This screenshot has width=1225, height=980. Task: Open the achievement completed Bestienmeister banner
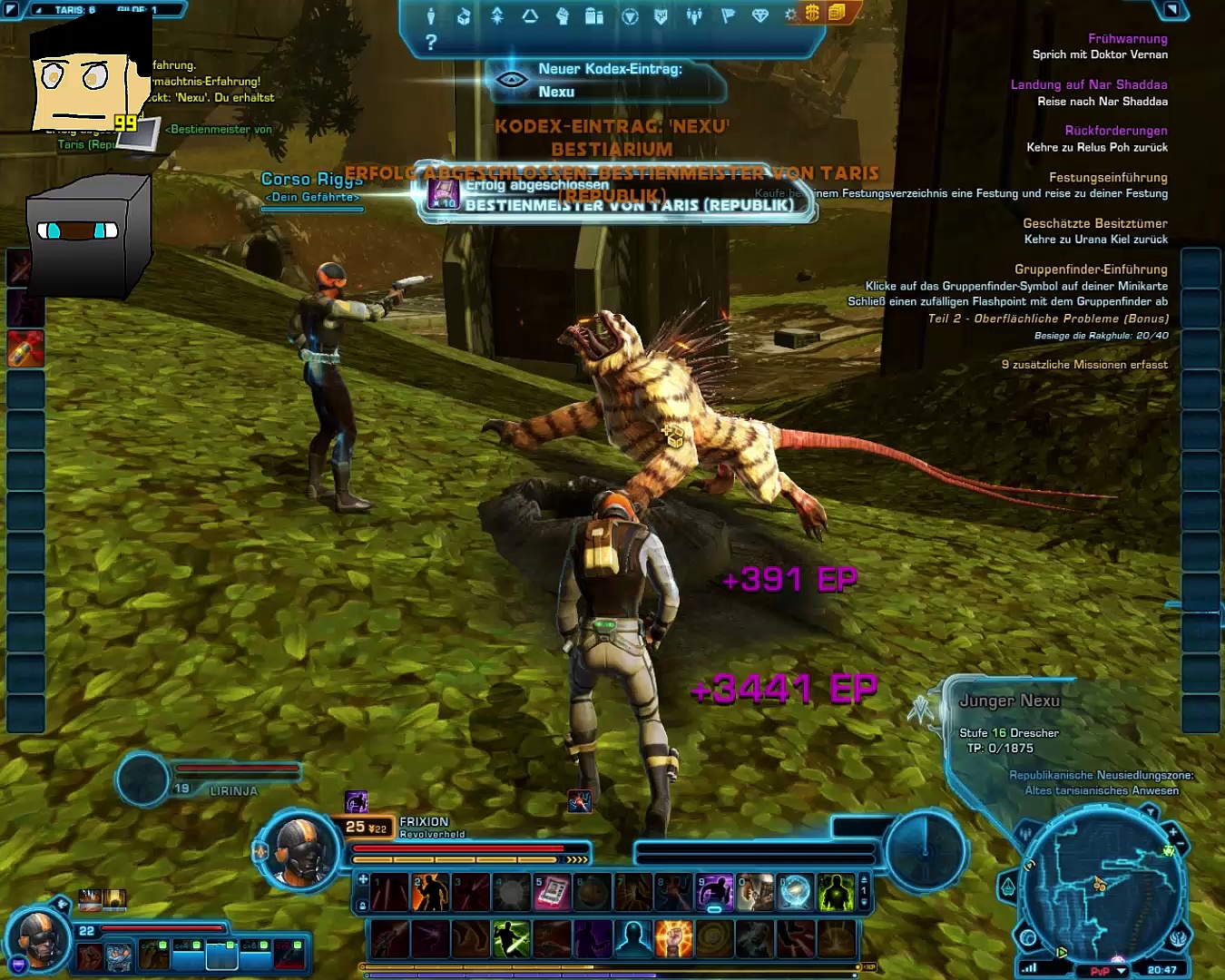coord(617,195)
